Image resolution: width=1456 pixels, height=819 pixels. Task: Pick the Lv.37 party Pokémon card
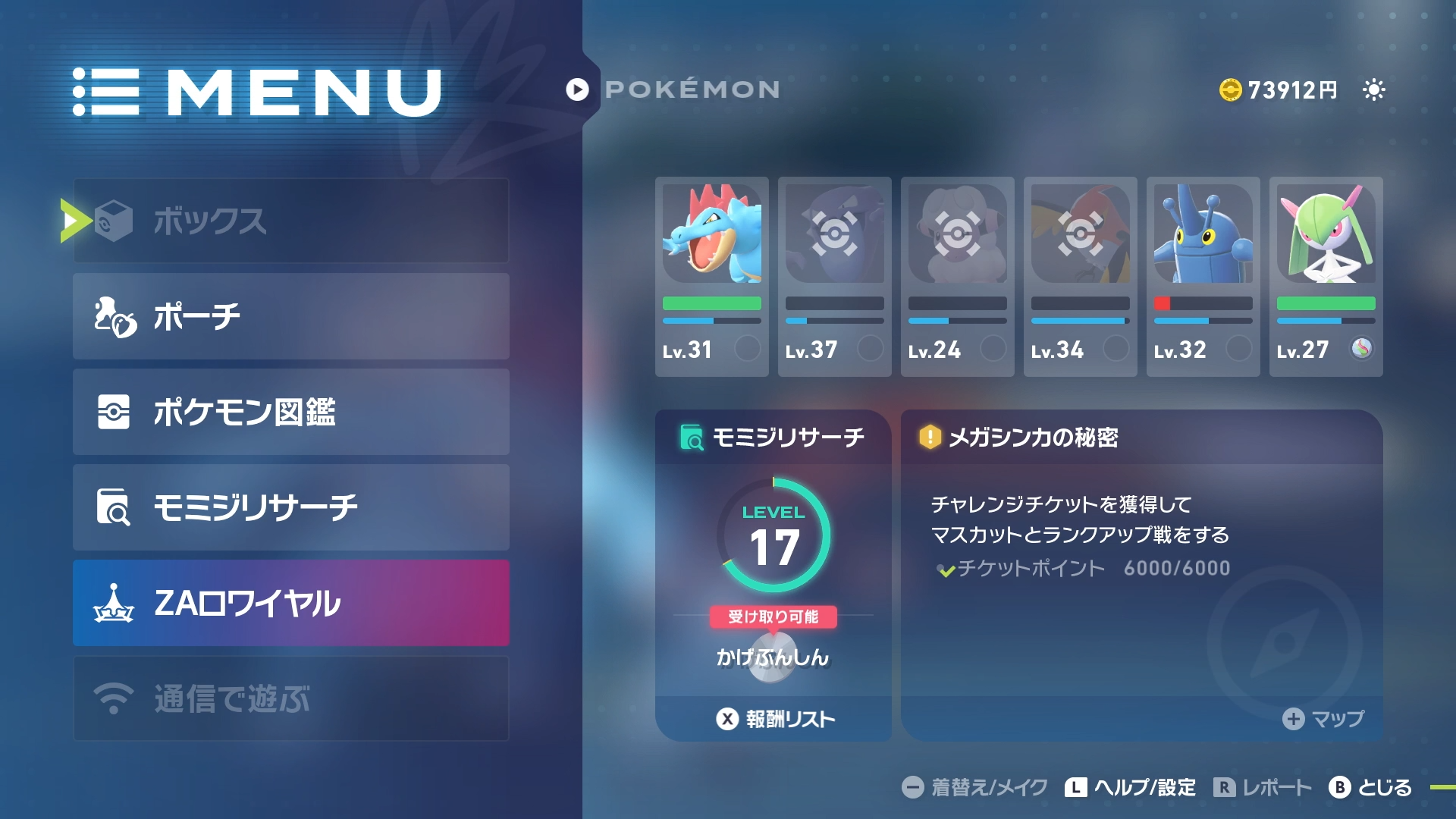[834, 277]
